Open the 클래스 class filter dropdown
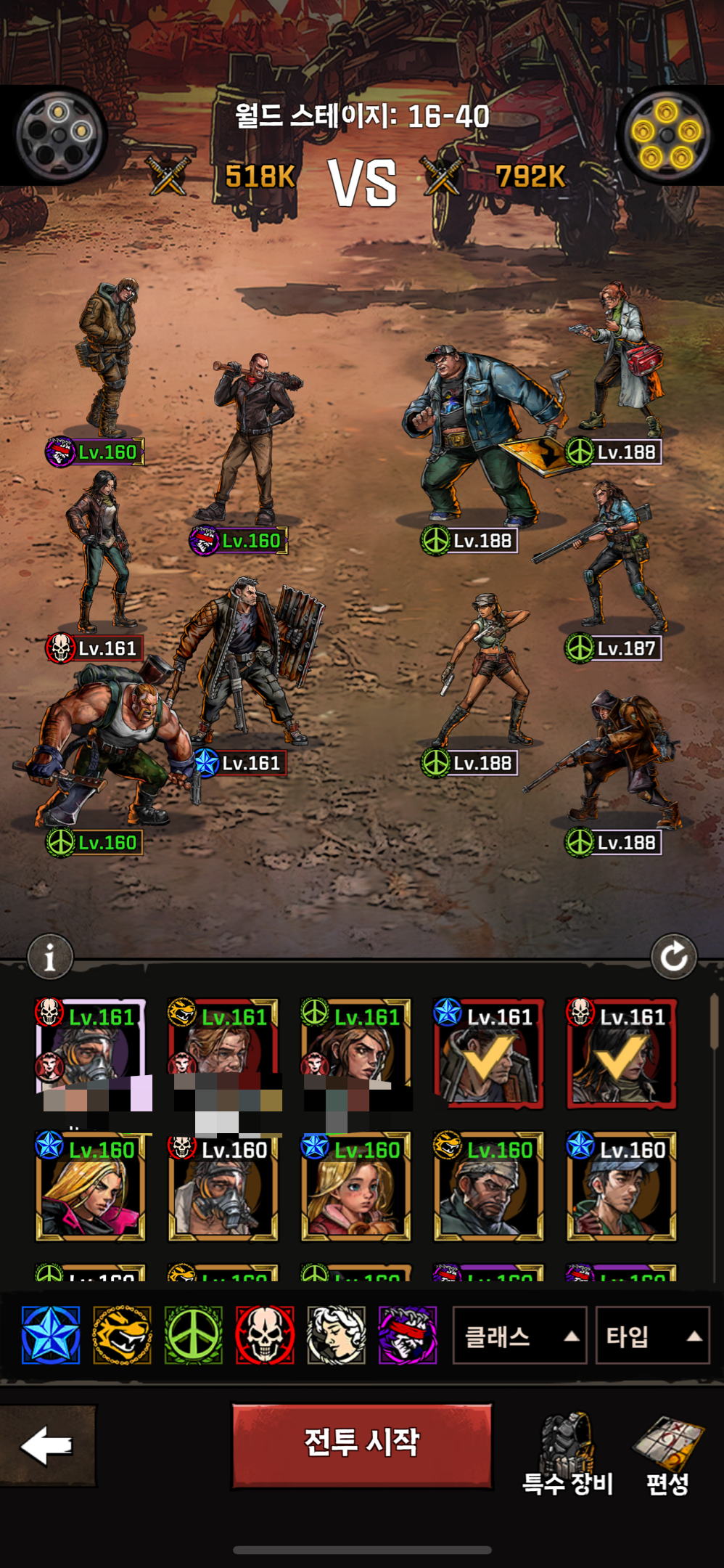This screenshot has height=1568, width=724. pos(519,1336)
